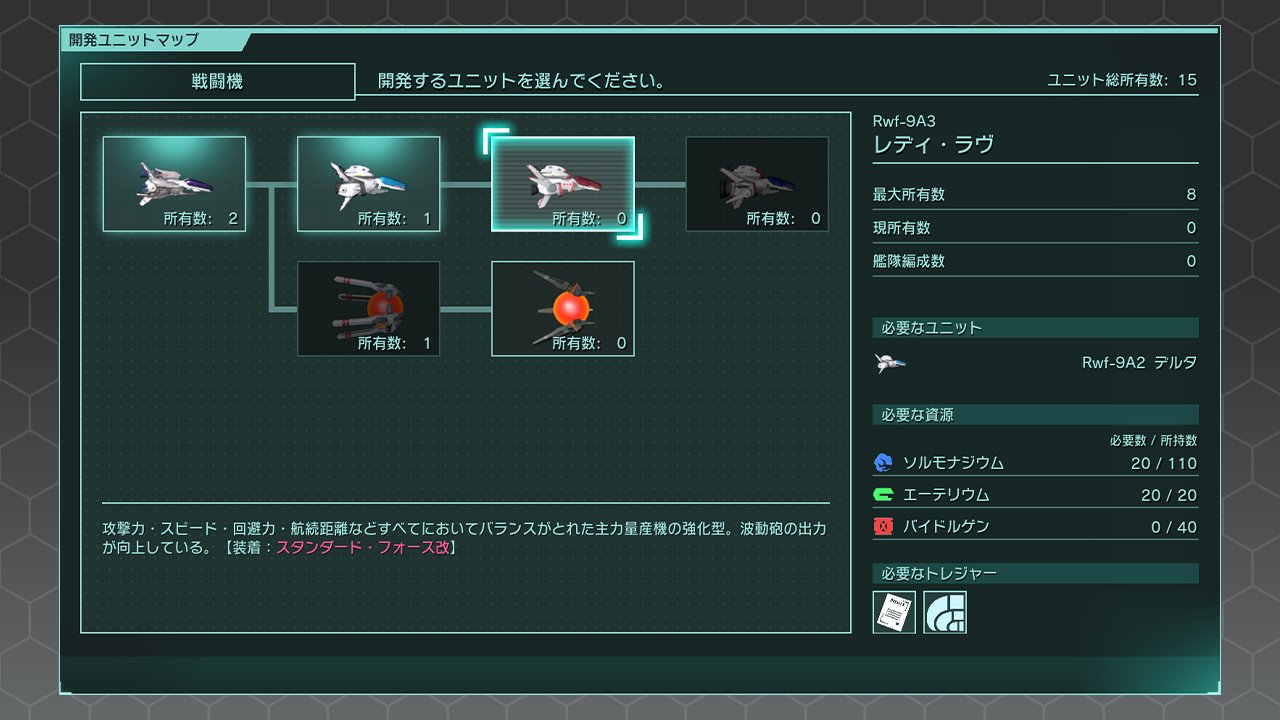
Task: Click the ソルモナジウム resource row
Action: pos(1035,463)
